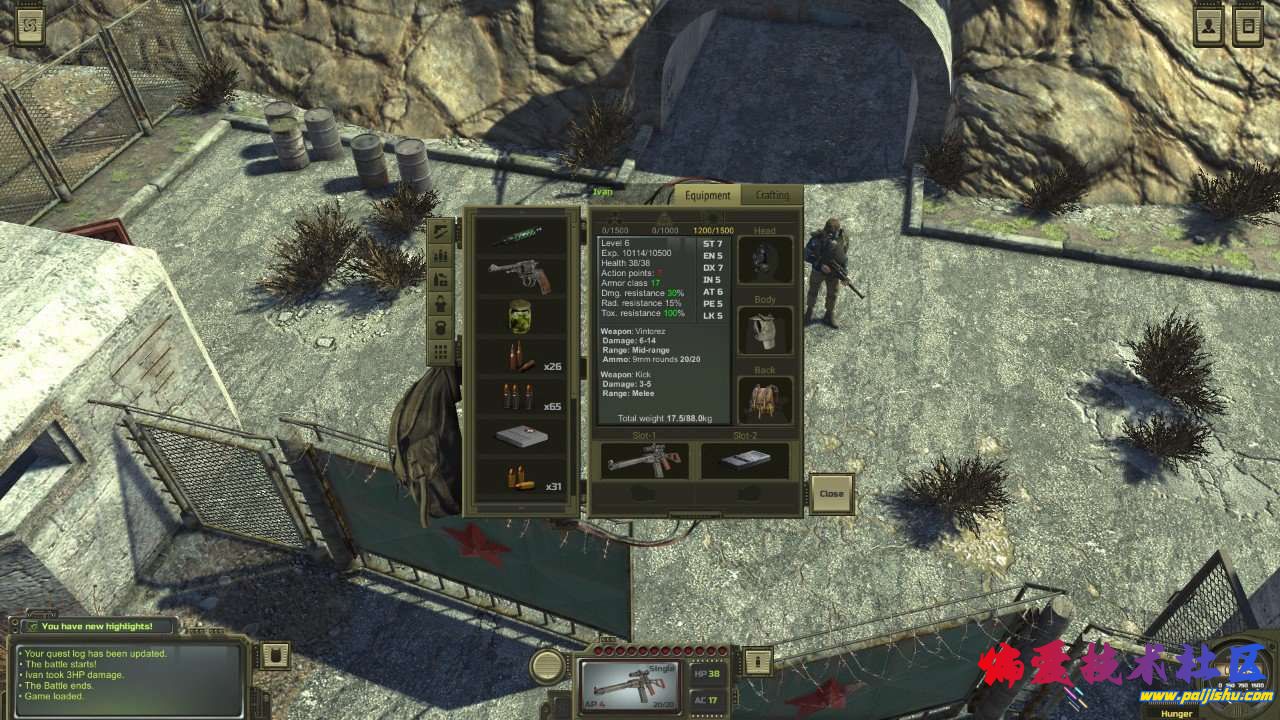1280x720 pixels.
Task: Switch to the Crafting tab
Action: point(772,196)
